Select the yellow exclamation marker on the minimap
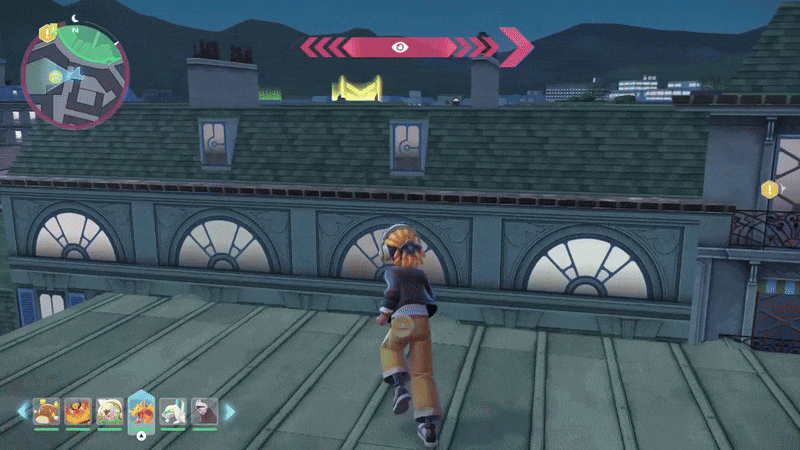The height and width of the screenshot is (450, 800). 46,33
